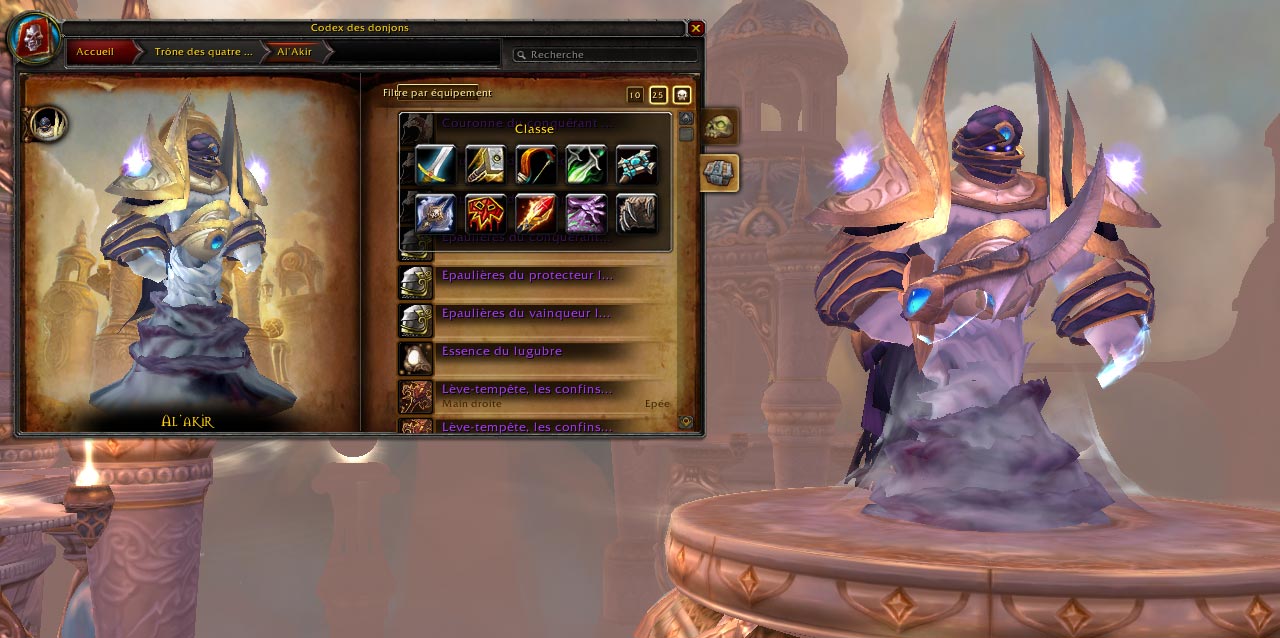Filter loot by the sword class icon
This screenshot has height=638, width=1280.
[x=435, y=165]
